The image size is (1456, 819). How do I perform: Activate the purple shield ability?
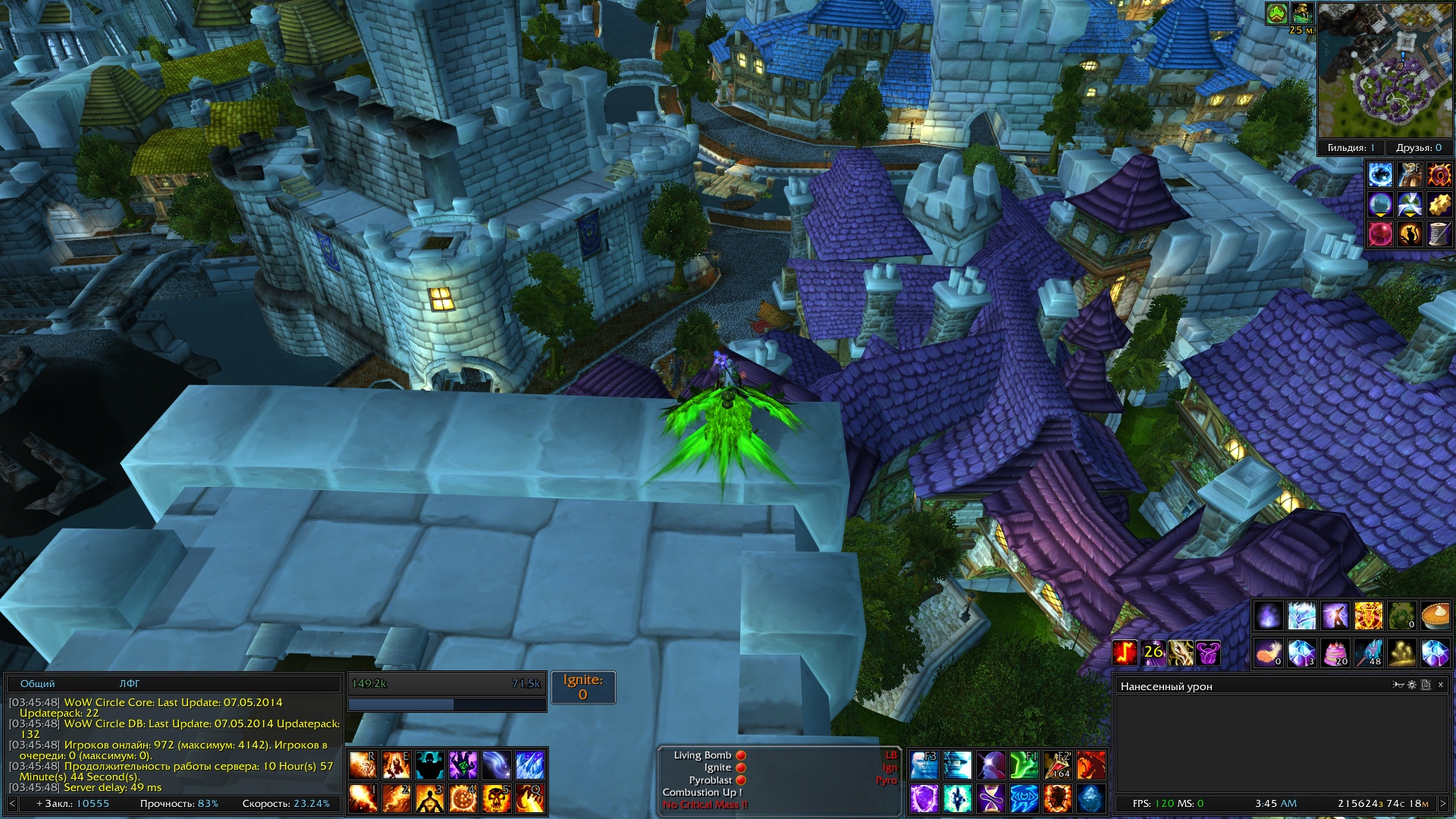click(x=924, y=799)
